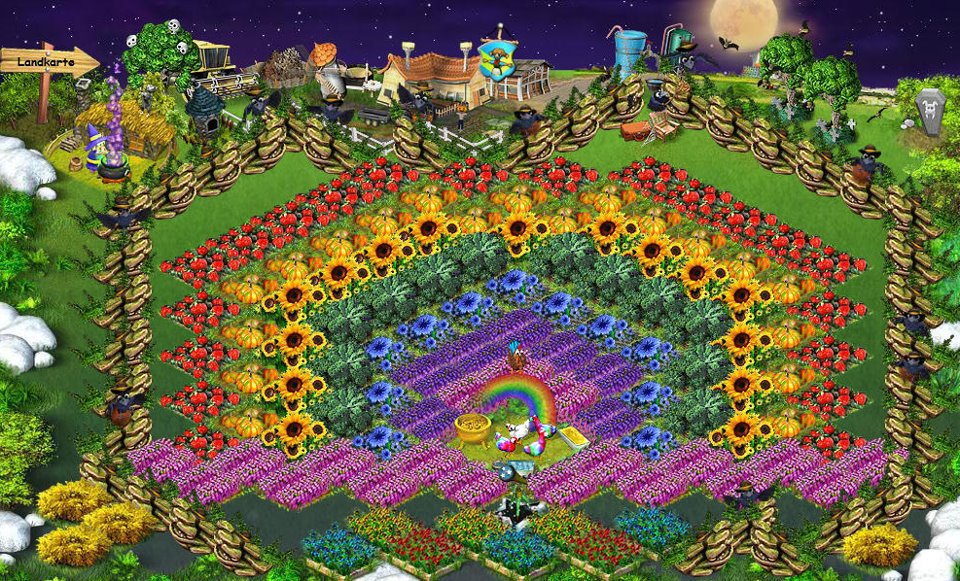Screen dimensions: 960x581
Task: Open the Landkarte signpost
Action: point(46,62)
